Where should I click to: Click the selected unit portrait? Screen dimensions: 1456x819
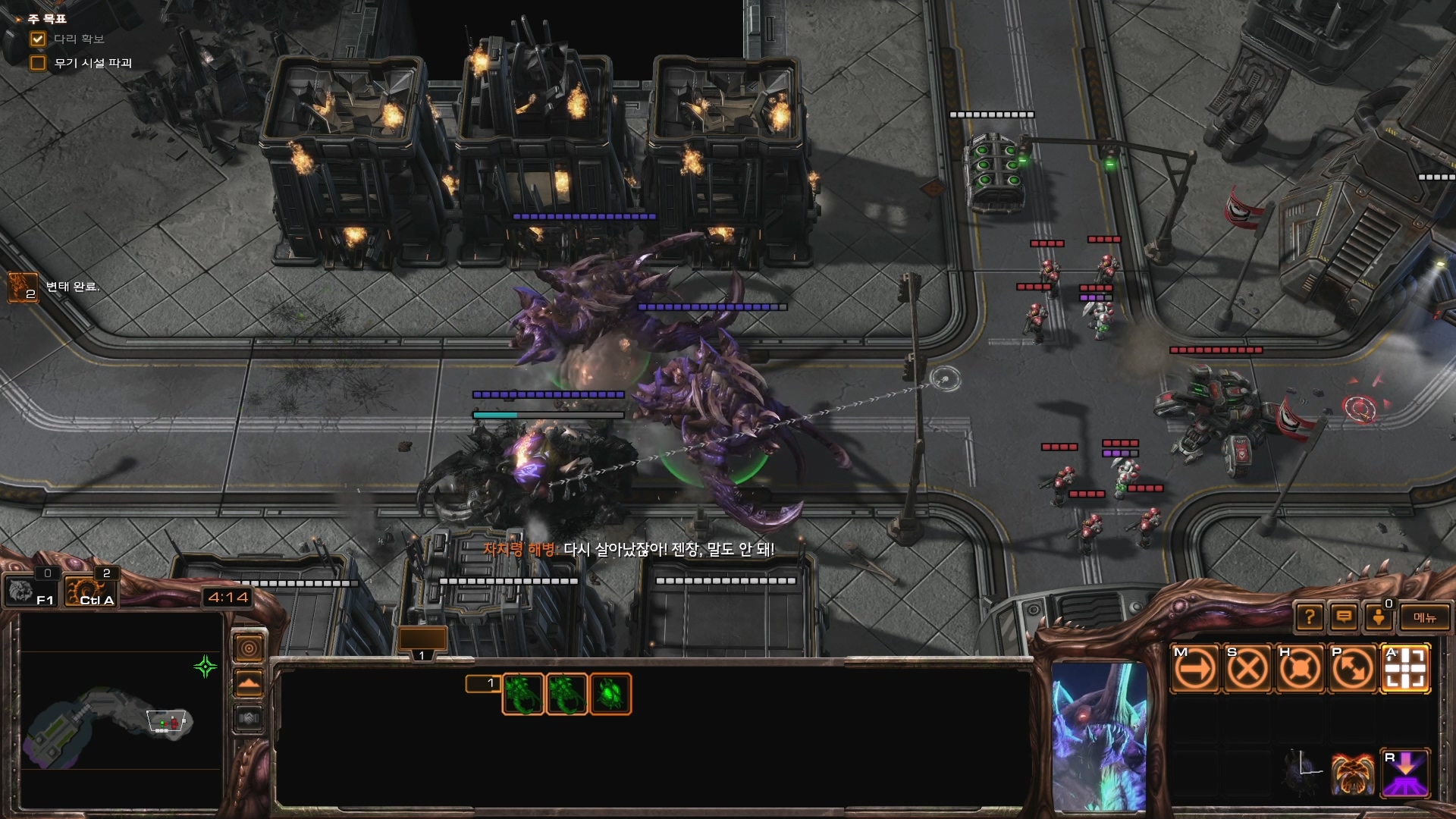coord(1099,736)
